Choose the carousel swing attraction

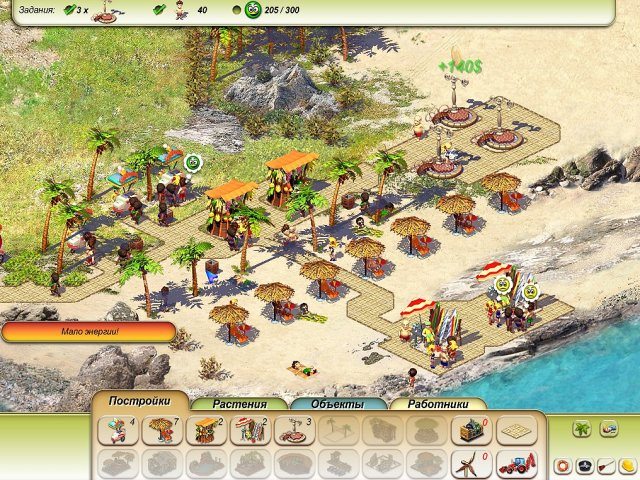point(292,430)
